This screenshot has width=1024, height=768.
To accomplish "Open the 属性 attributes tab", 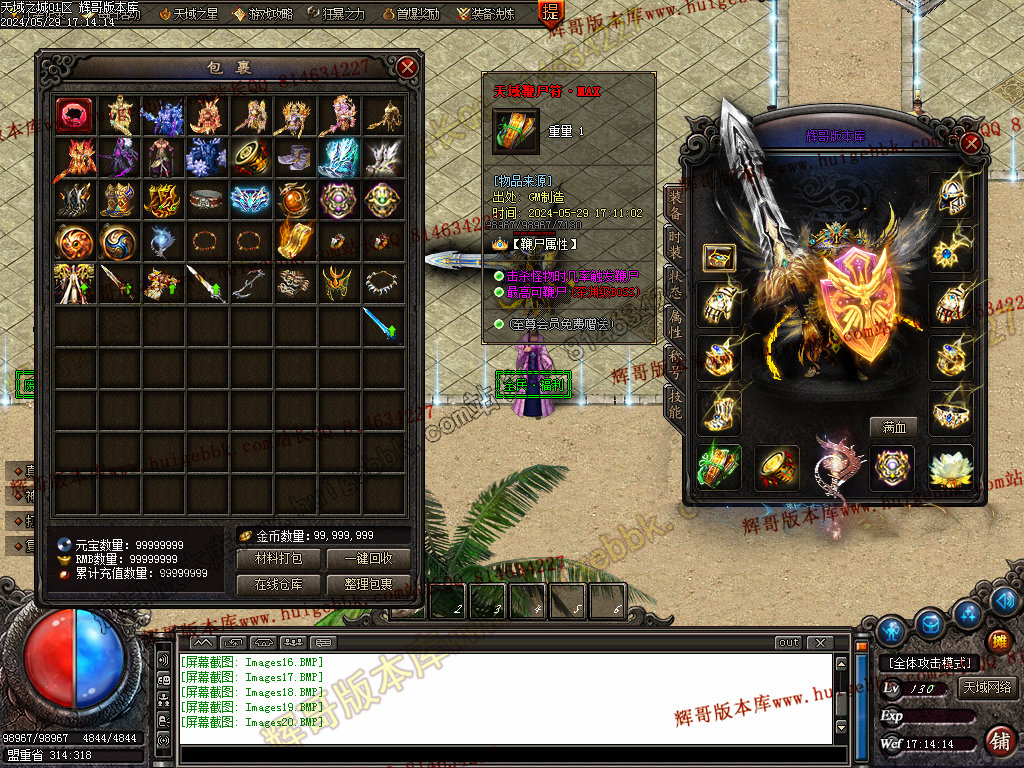I will (675, 325).
